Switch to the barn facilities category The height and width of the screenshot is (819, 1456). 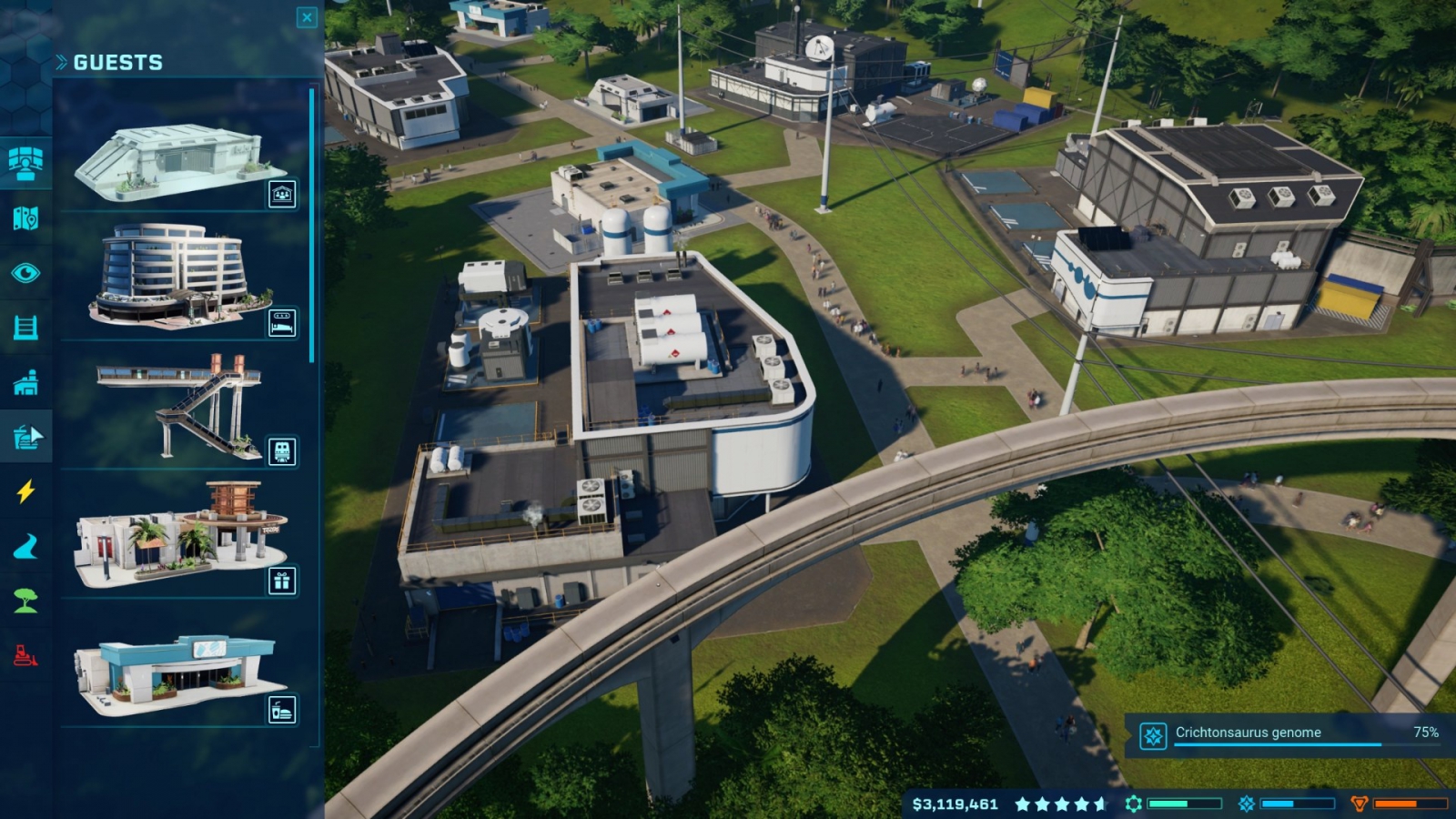(25, 383)
